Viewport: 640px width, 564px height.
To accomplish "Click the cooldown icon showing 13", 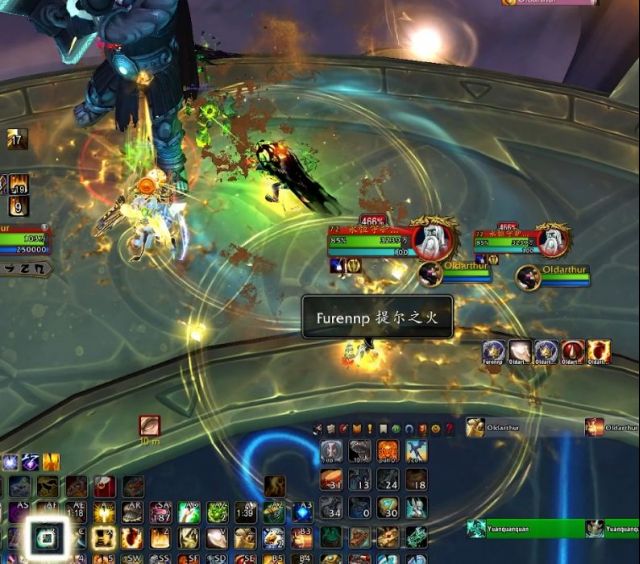I will click(359, 479).
